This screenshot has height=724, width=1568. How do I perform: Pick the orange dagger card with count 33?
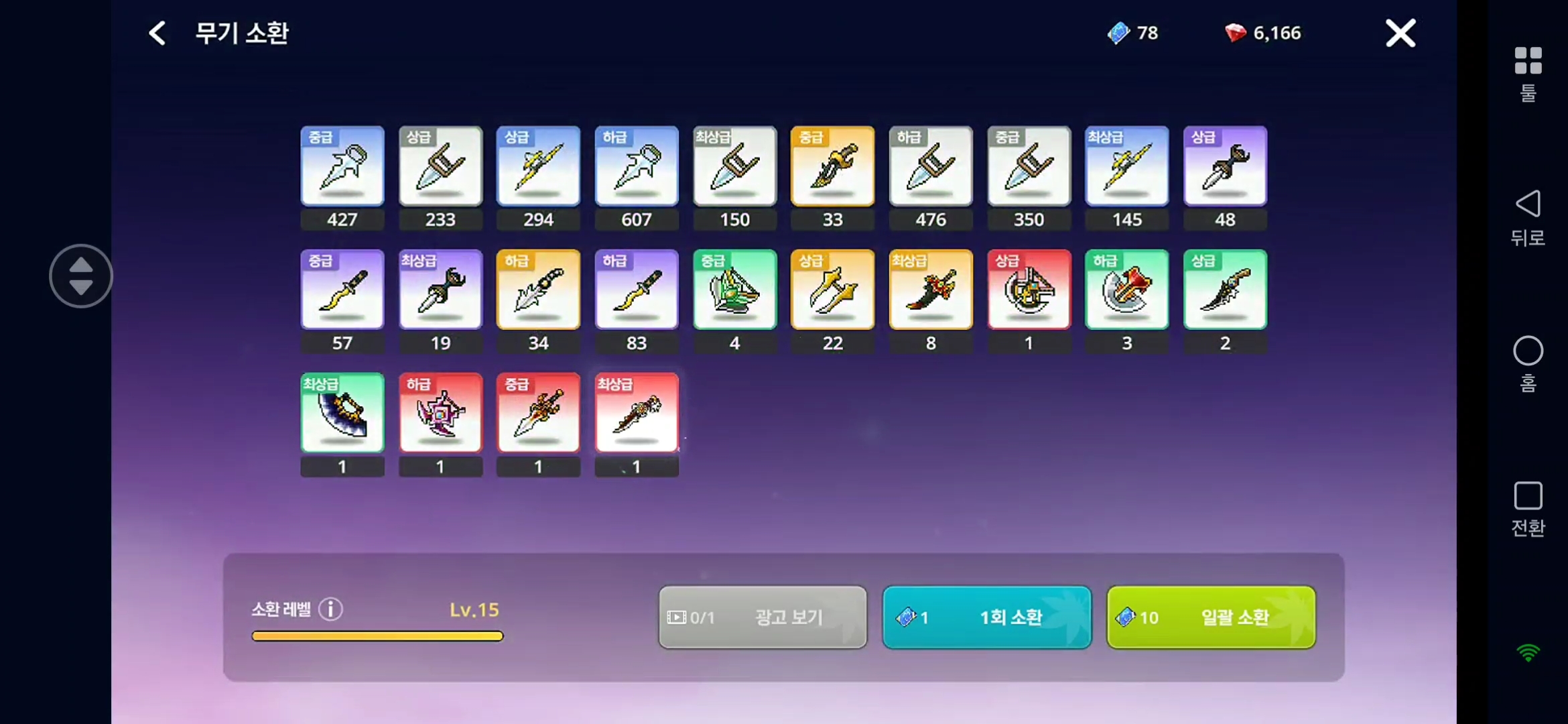pos(832,166)
